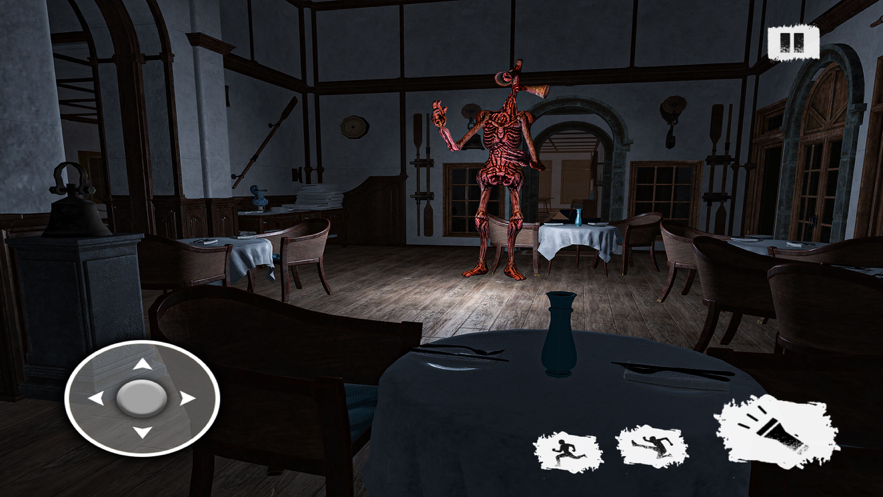Tap the joystick's down arrow
This screenshot has width=883, height=497.
(142, 432)
